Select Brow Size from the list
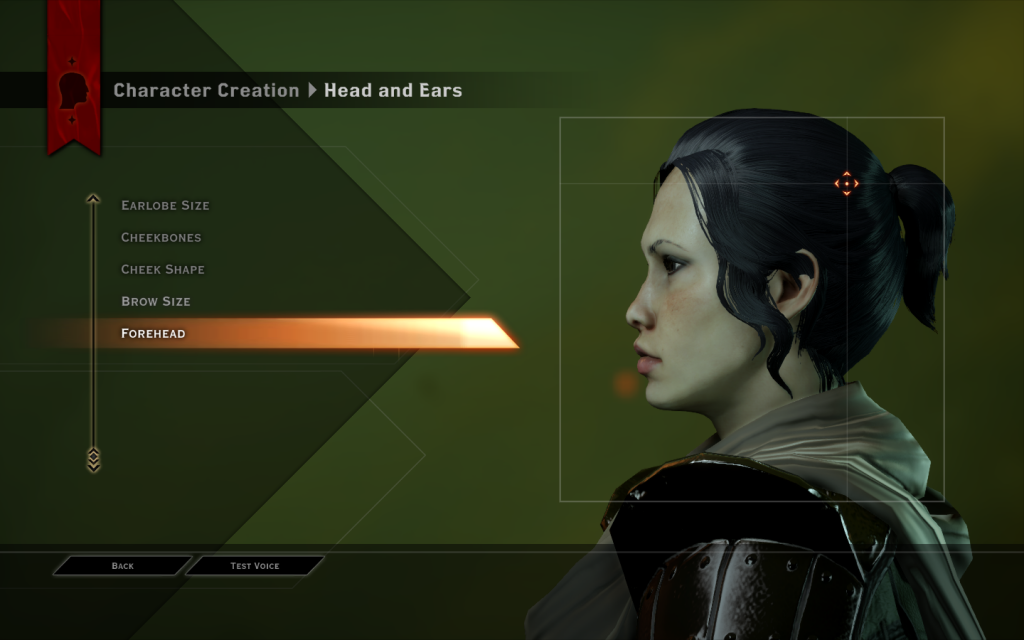The height and width of the screenshot is (640, 1024). (156, 302)
